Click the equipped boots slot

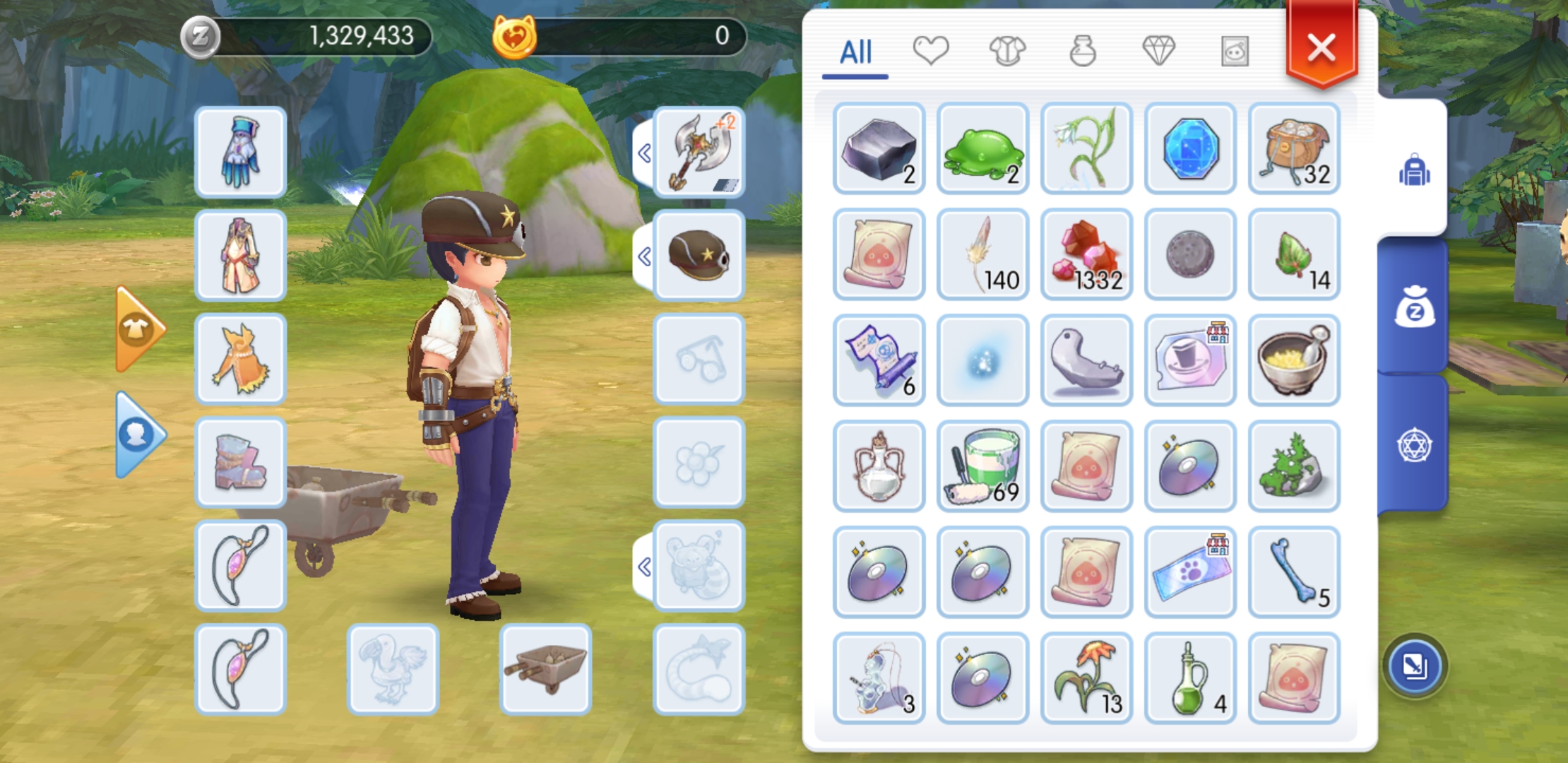point(240,463)
